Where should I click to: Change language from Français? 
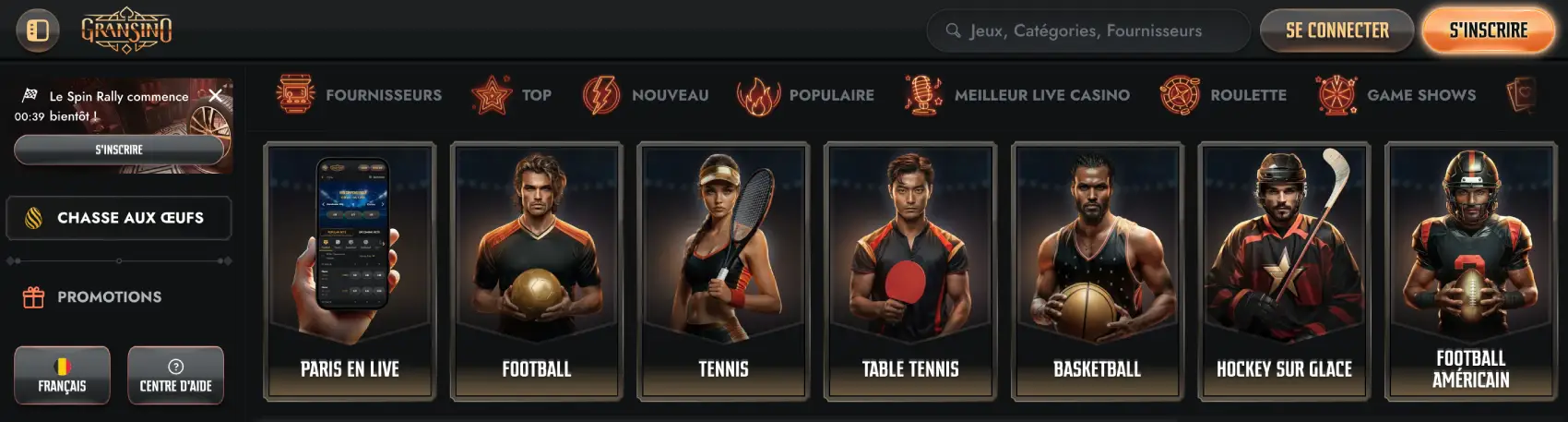62,375
